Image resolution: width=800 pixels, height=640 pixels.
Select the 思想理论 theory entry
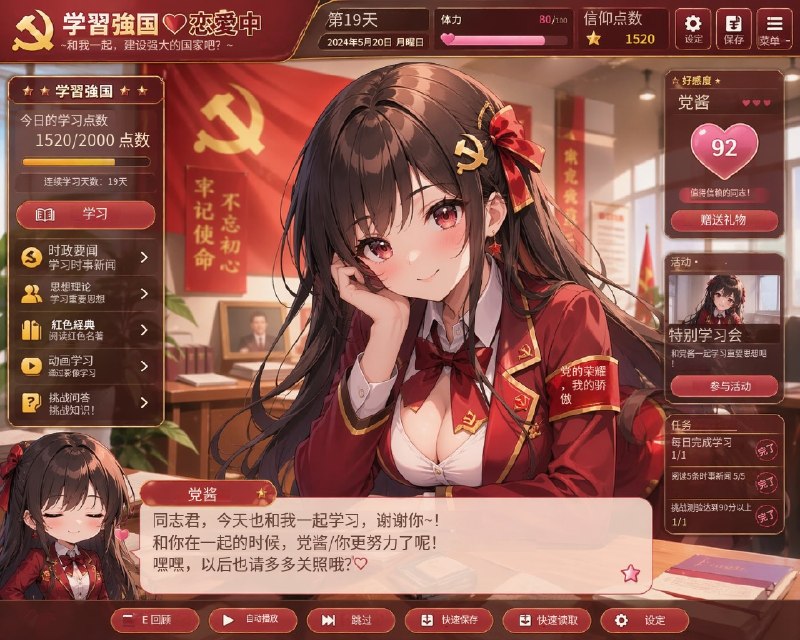pyautogui.click(x=85, y=293)
